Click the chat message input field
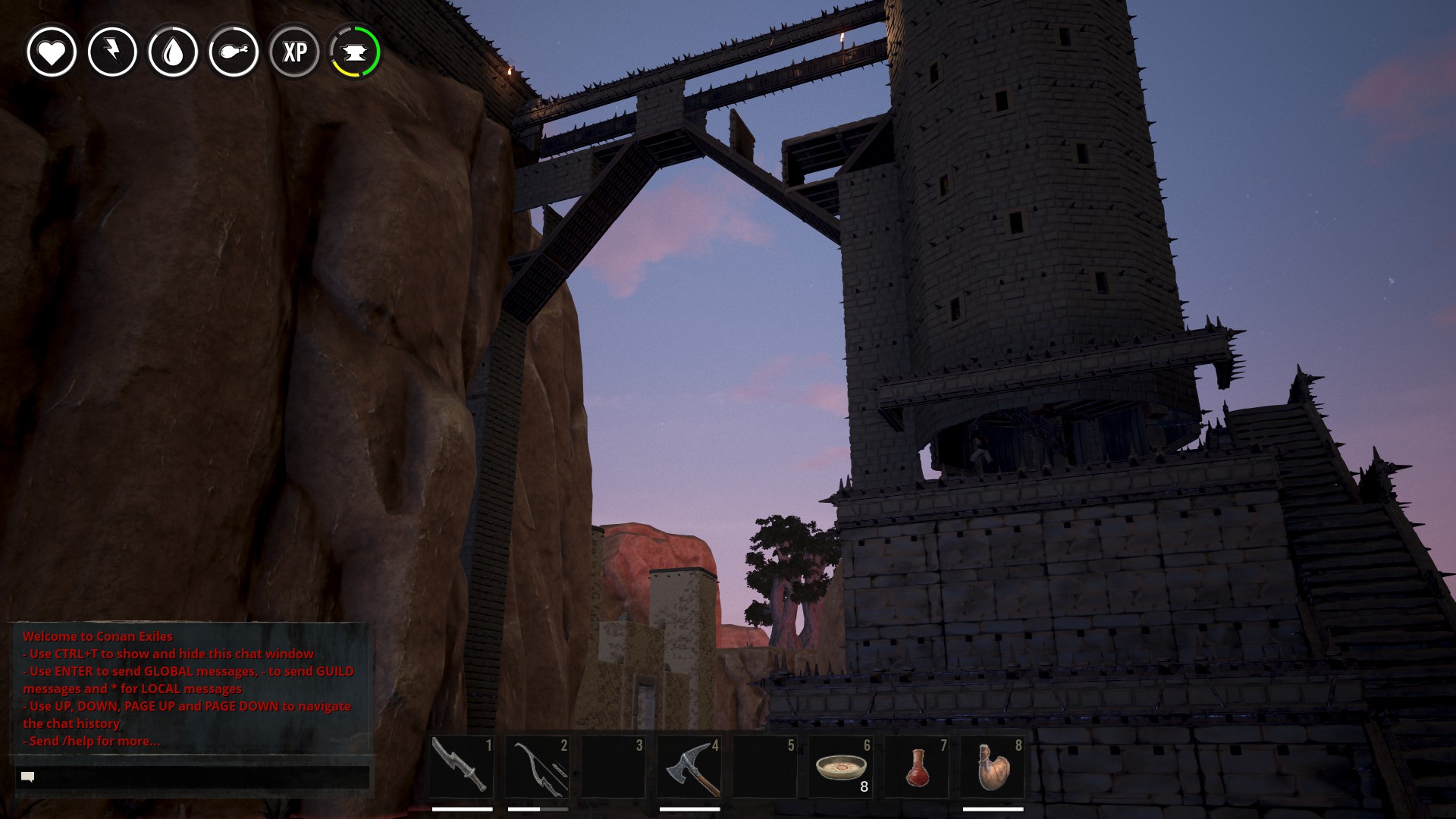Image resolution: width=1456 pixels, height=819 pixels. click(193, 777)
